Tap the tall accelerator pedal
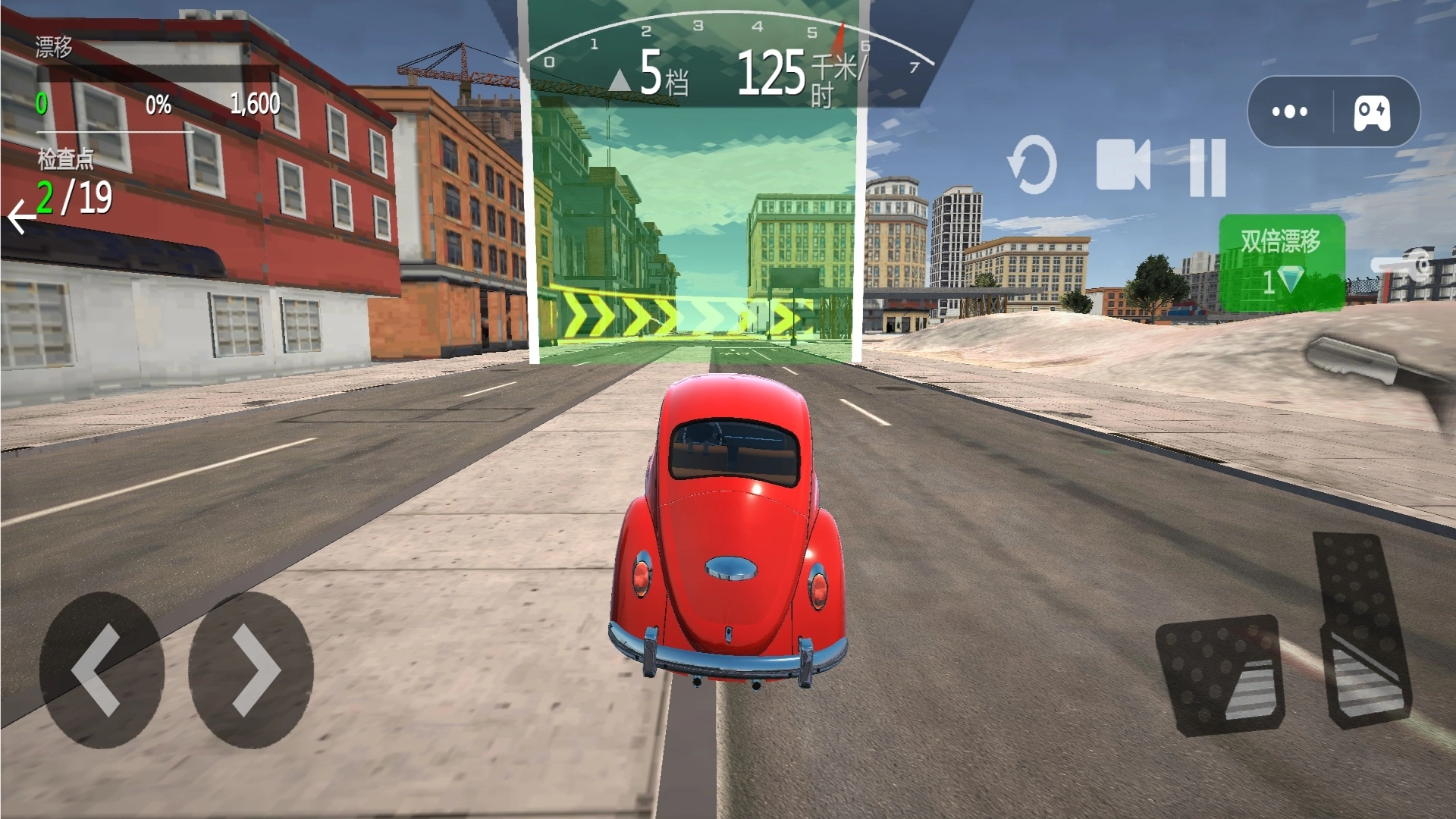The width and height of the screenshot is (1456, 819). pyautogui.click(x=1363, y=629)
